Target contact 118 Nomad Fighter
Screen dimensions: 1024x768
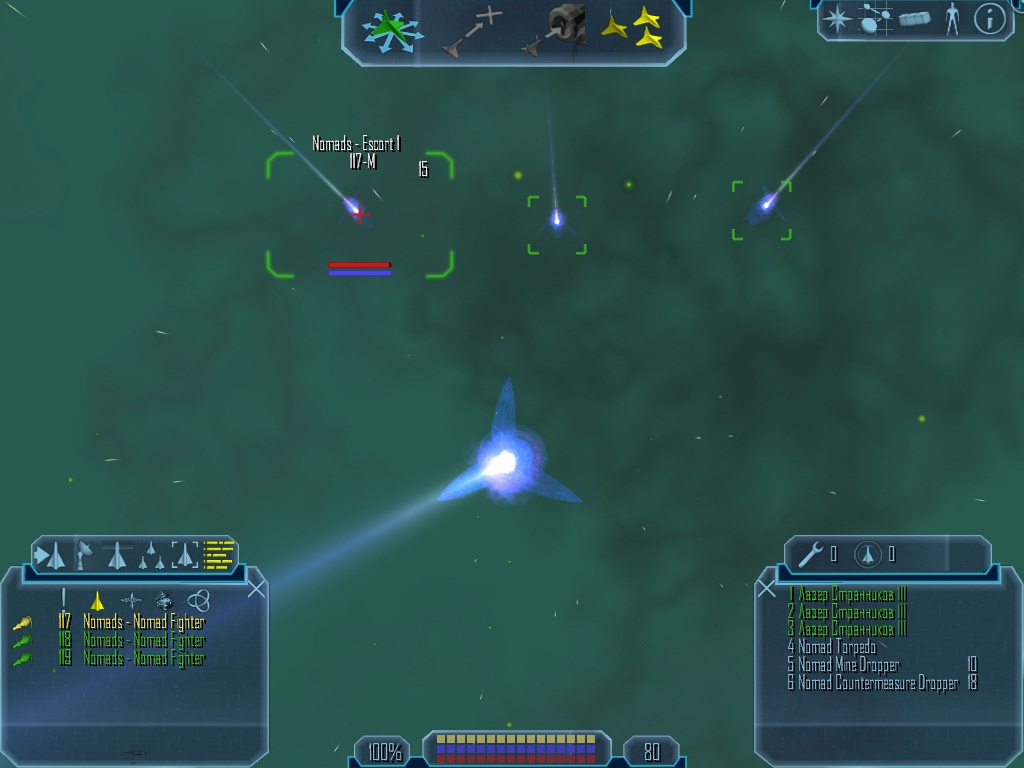(143, 640)
